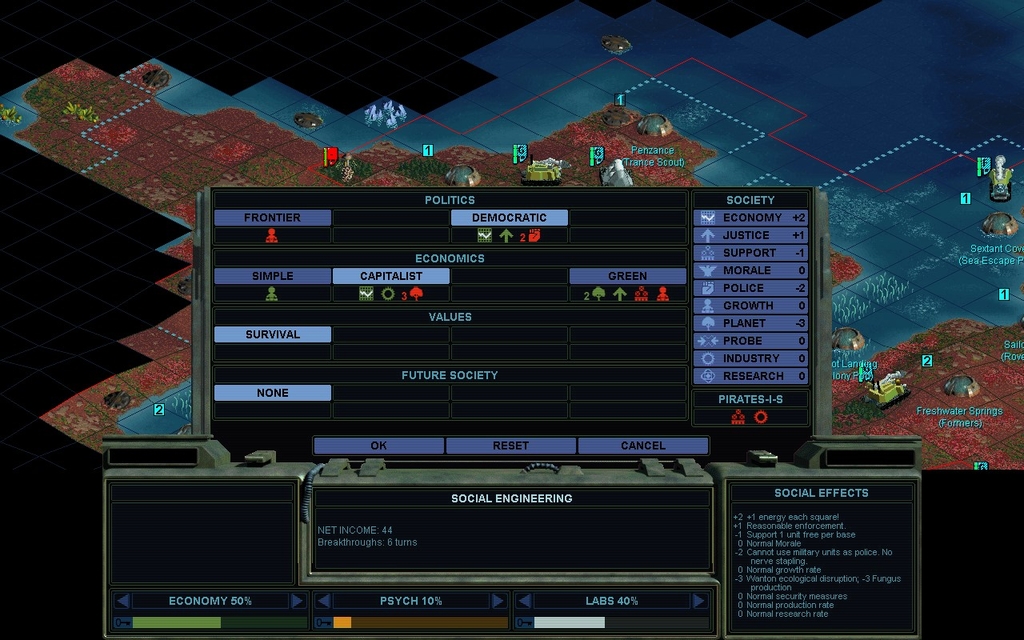Decrease Labs allocation with left arrow

[x=524, y=601]
